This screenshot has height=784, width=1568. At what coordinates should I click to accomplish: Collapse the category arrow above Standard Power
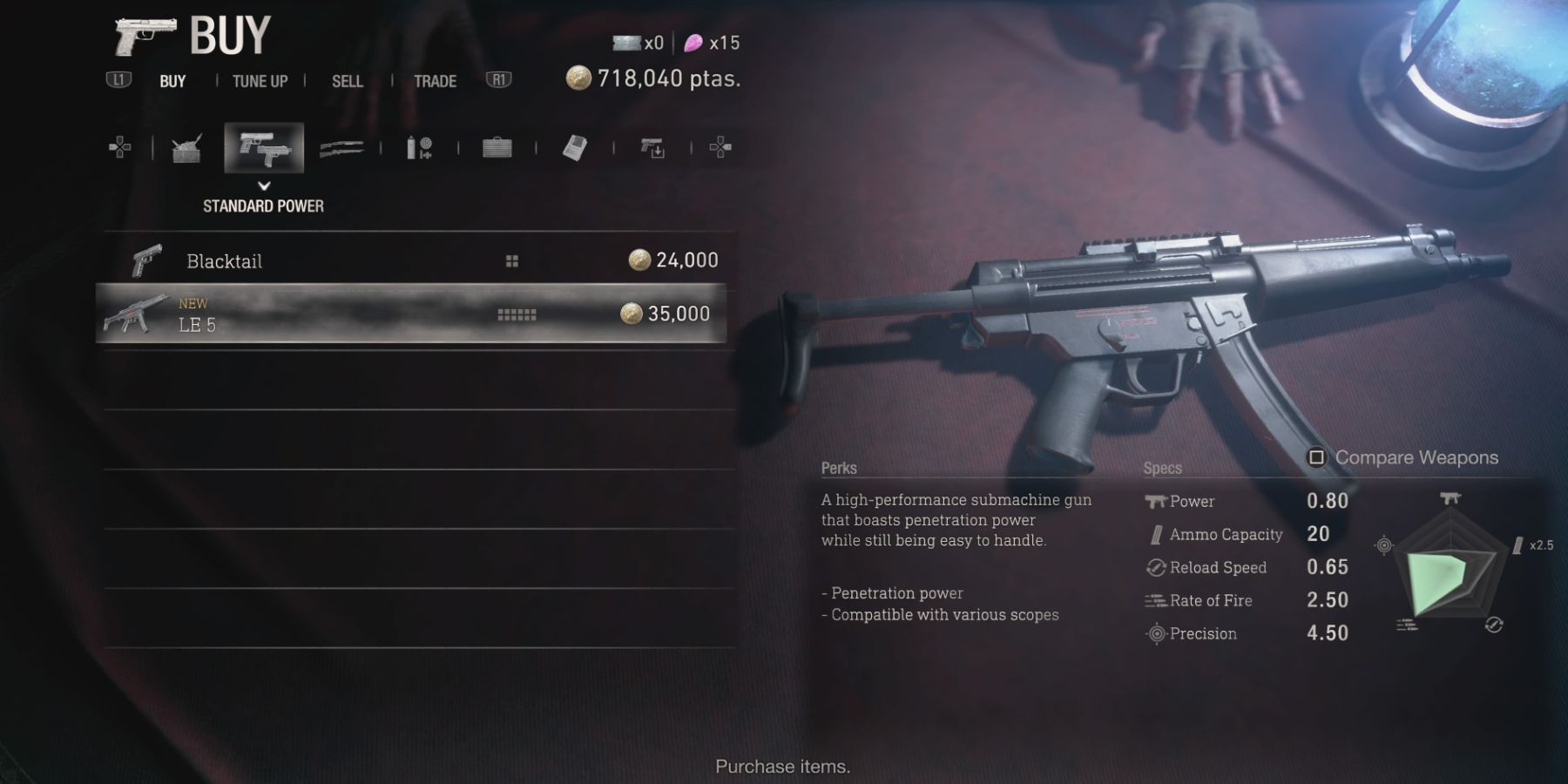(x=263, y=184)
